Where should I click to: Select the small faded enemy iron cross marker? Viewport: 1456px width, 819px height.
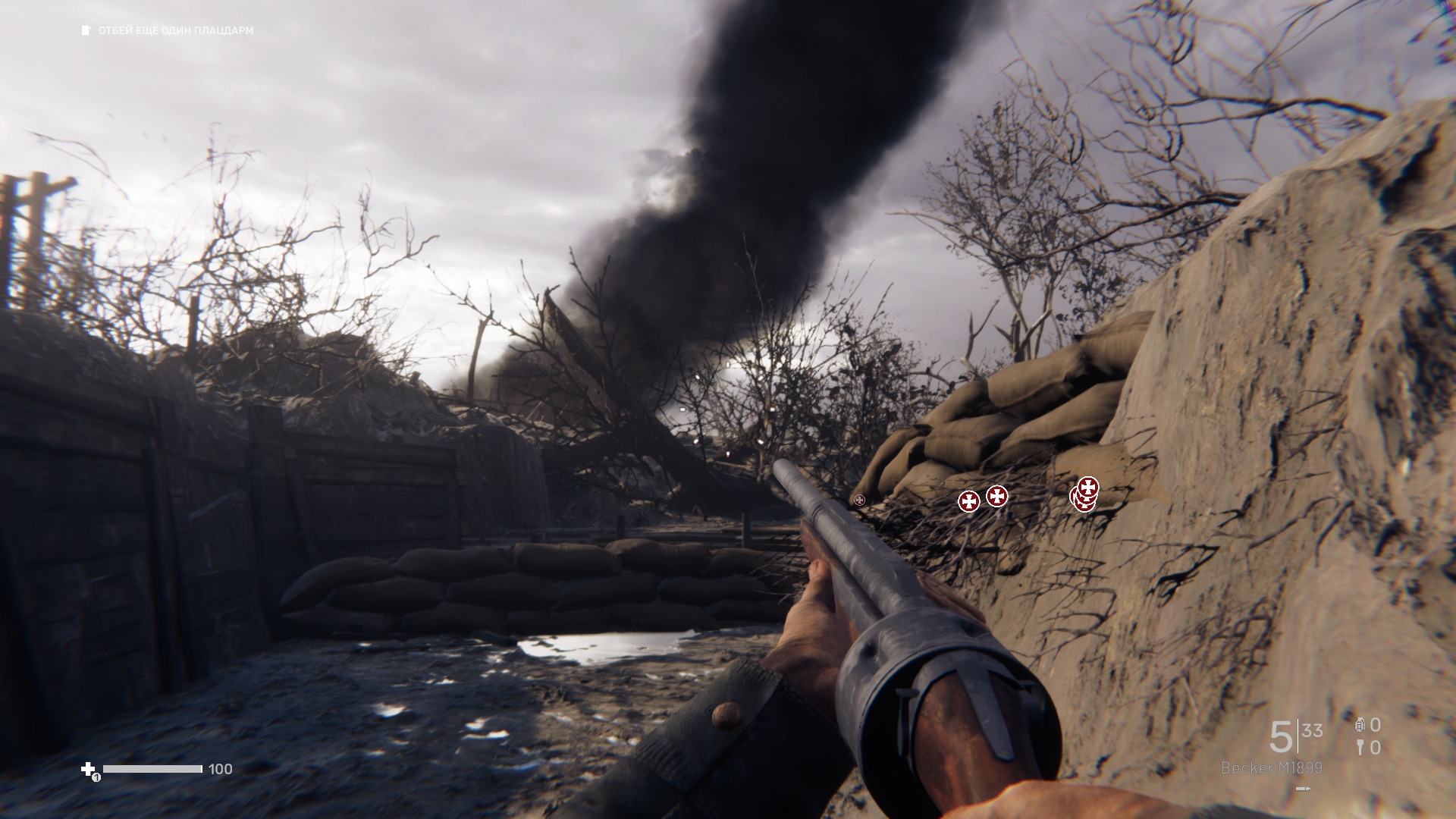click(859, 500)
